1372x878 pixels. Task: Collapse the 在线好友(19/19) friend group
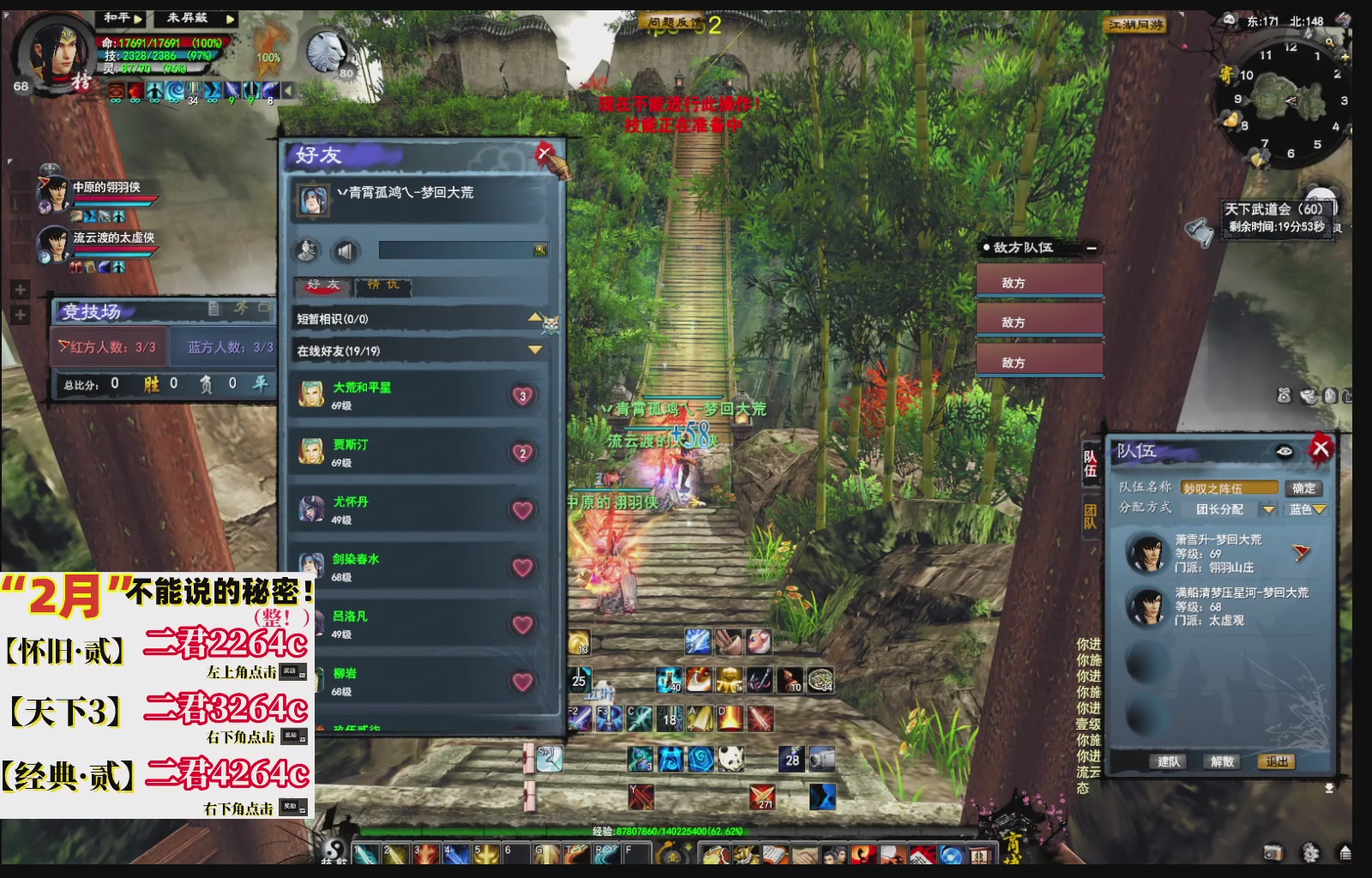pyautogui.click(x=533, y=350)
